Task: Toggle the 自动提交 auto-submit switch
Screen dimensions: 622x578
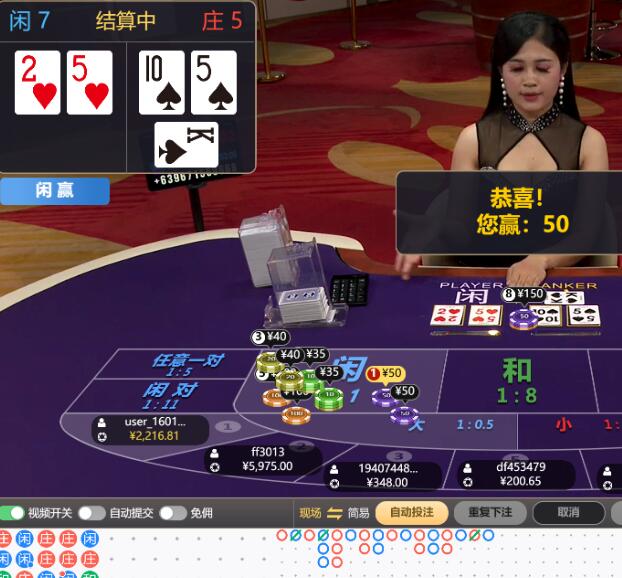Action: (x=92, y=513)
